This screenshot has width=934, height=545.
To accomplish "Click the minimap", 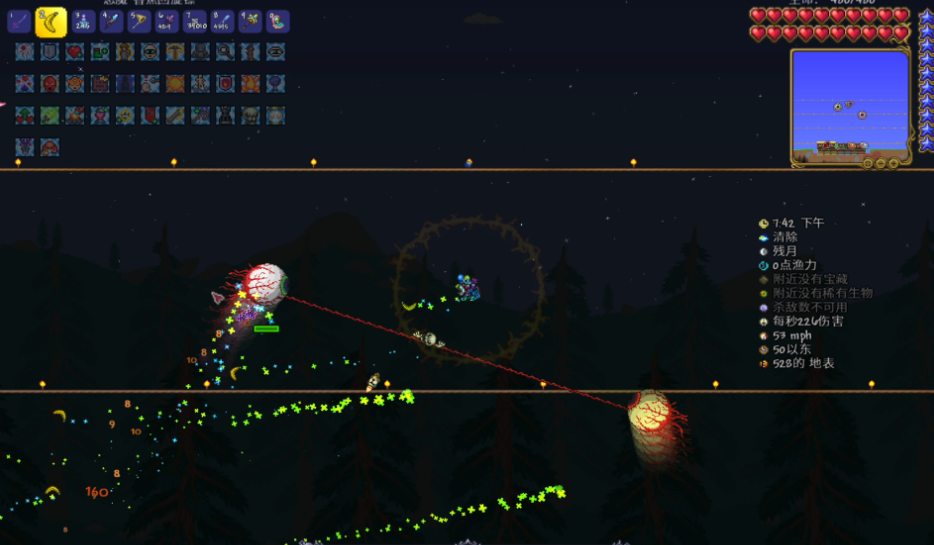I will [850, 100].
